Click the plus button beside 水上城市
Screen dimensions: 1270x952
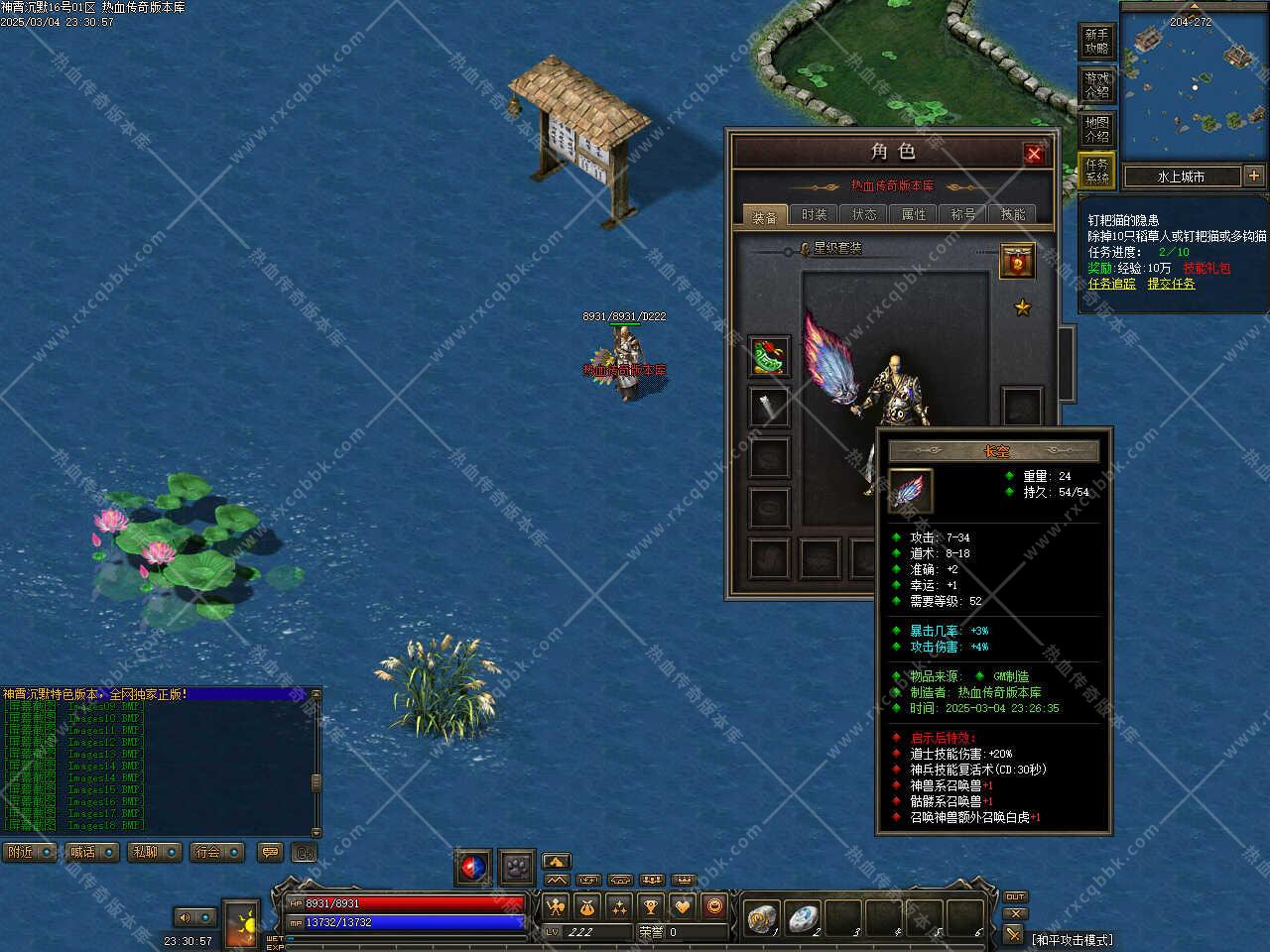[x=1254, y=176]
